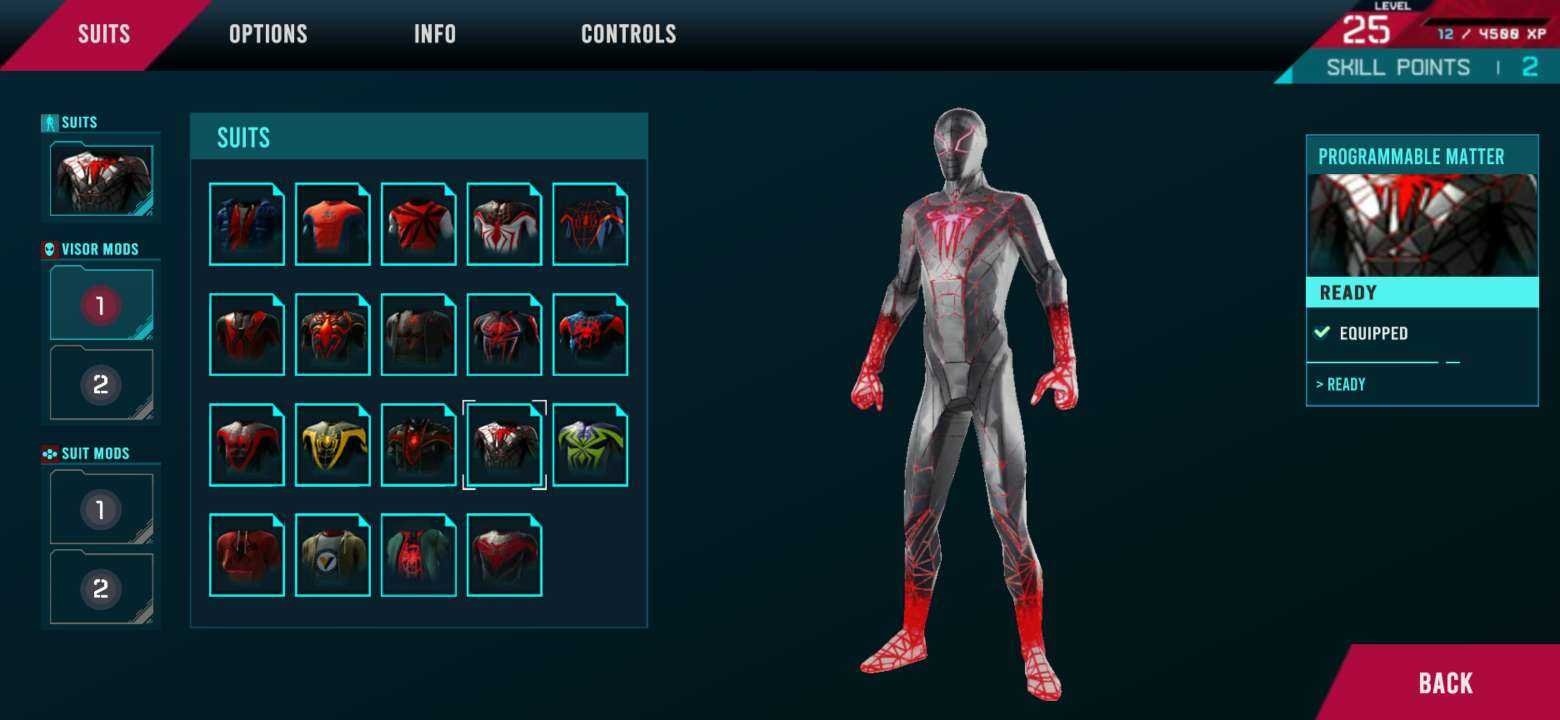The image size is (1560, 720).
Task: Pick the white T-shirt with olive jacket suit
Action: point(333,555)
